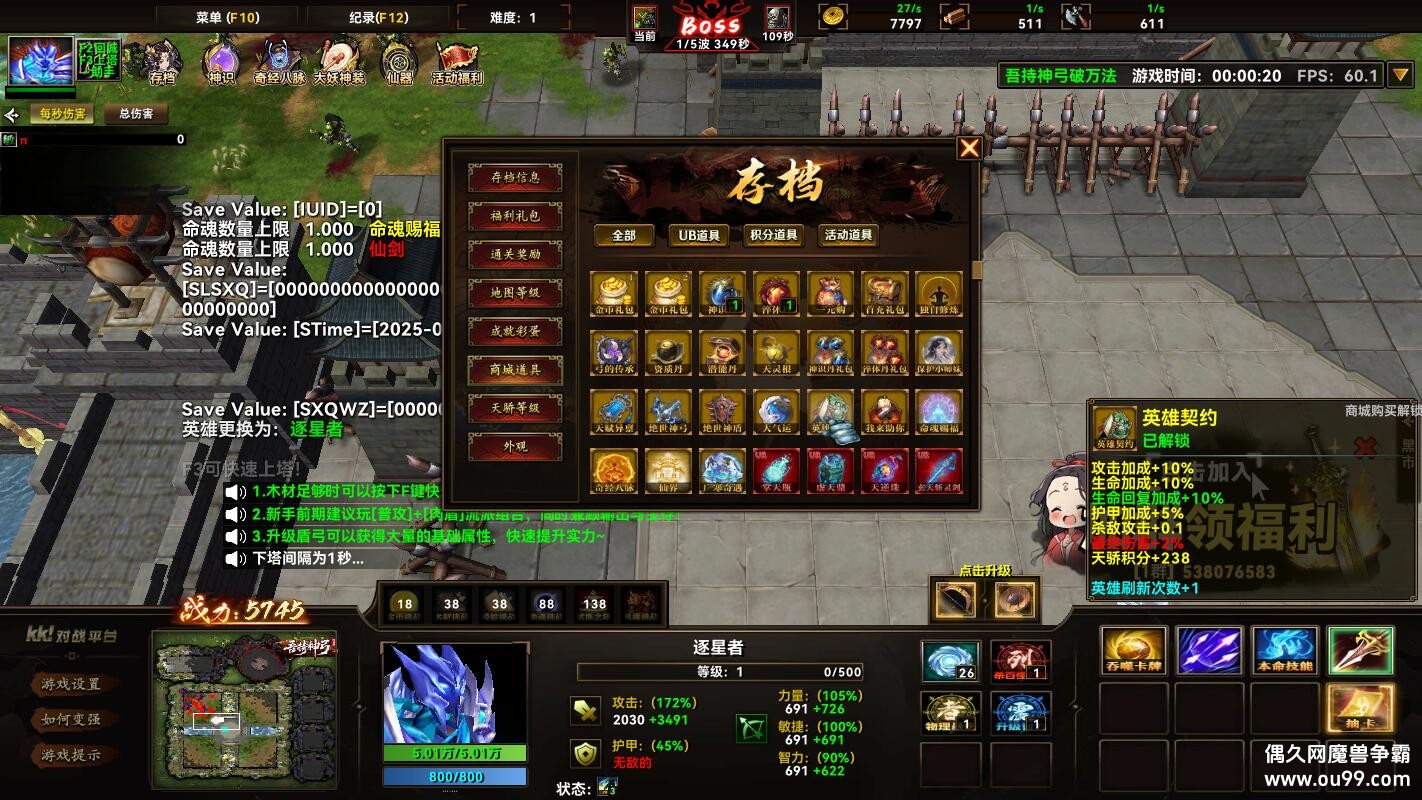This screenshot has height=800, width=1422.
Task: Select the 金币礼包 item in the archive grid
Action: point(612,293)
